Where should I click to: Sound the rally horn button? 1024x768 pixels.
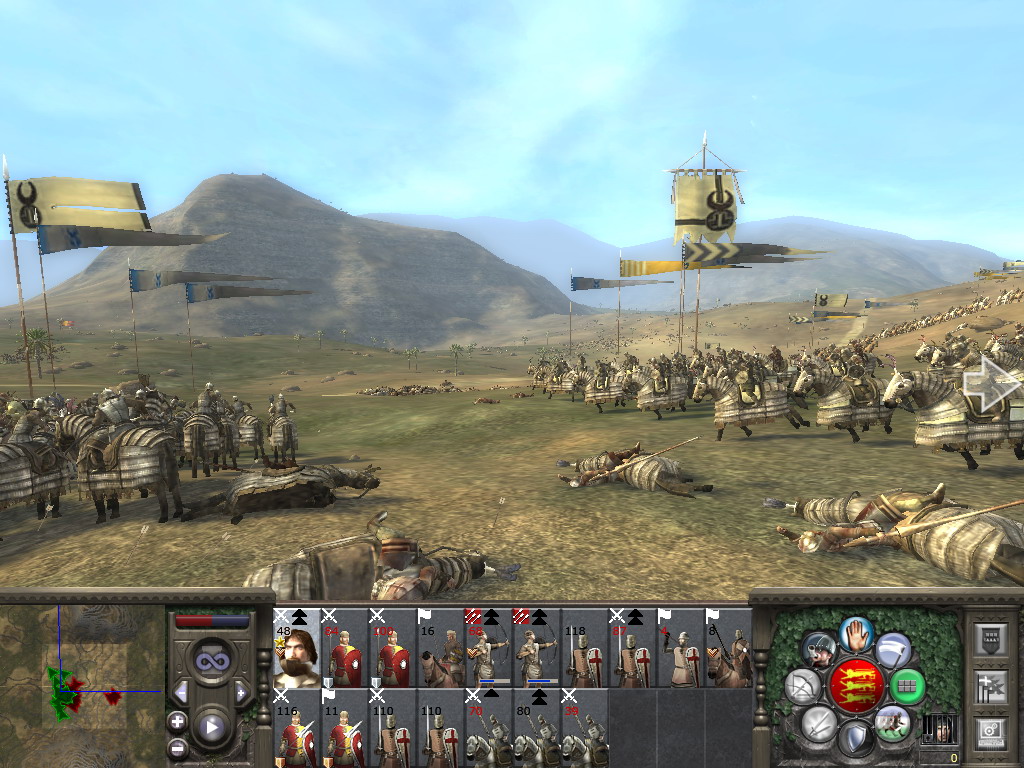click(818, 650)
